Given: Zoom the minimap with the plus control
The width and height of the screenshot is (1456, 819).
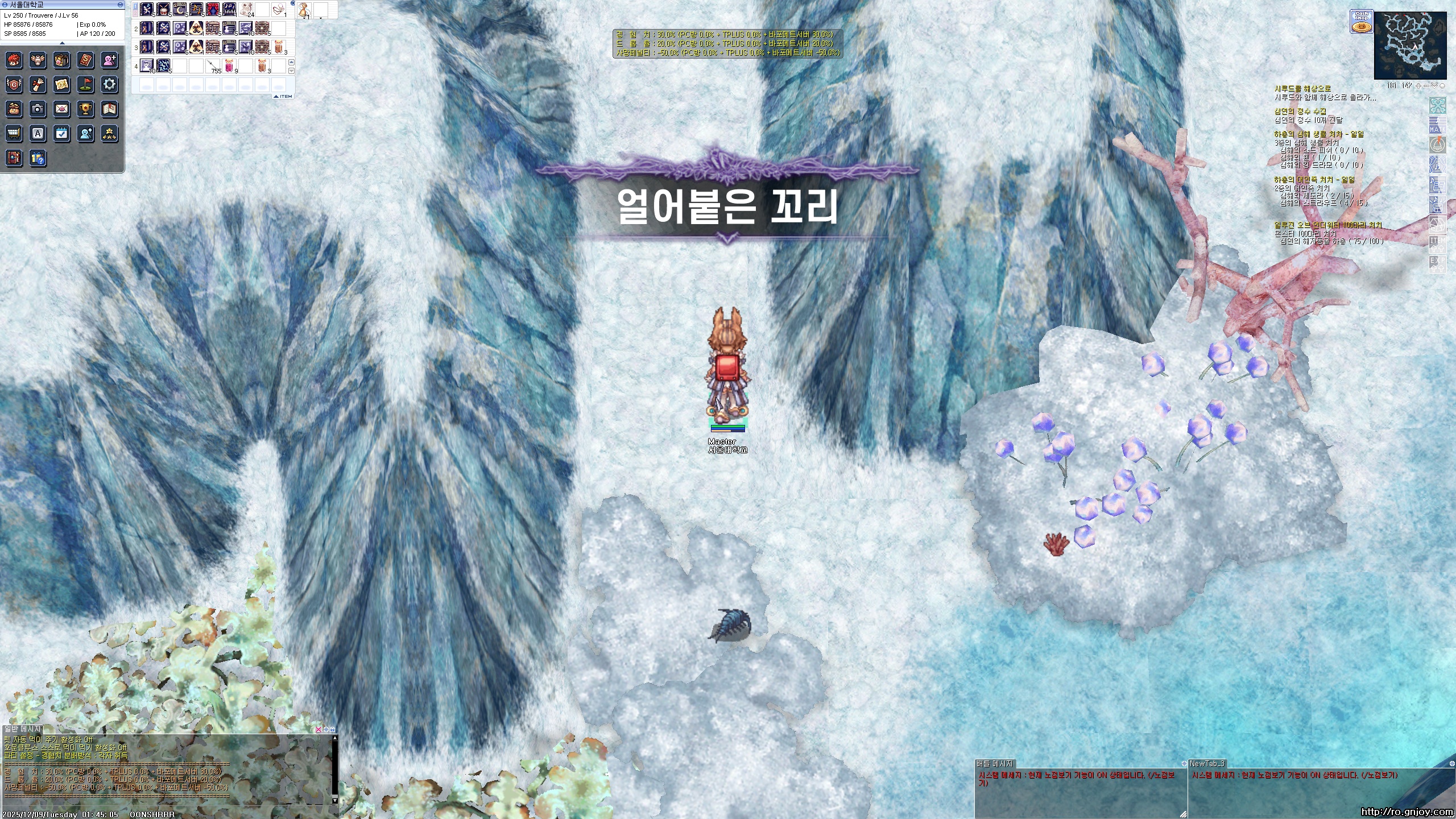Looking at the screenshot, I should click(x=1418, y=87).
